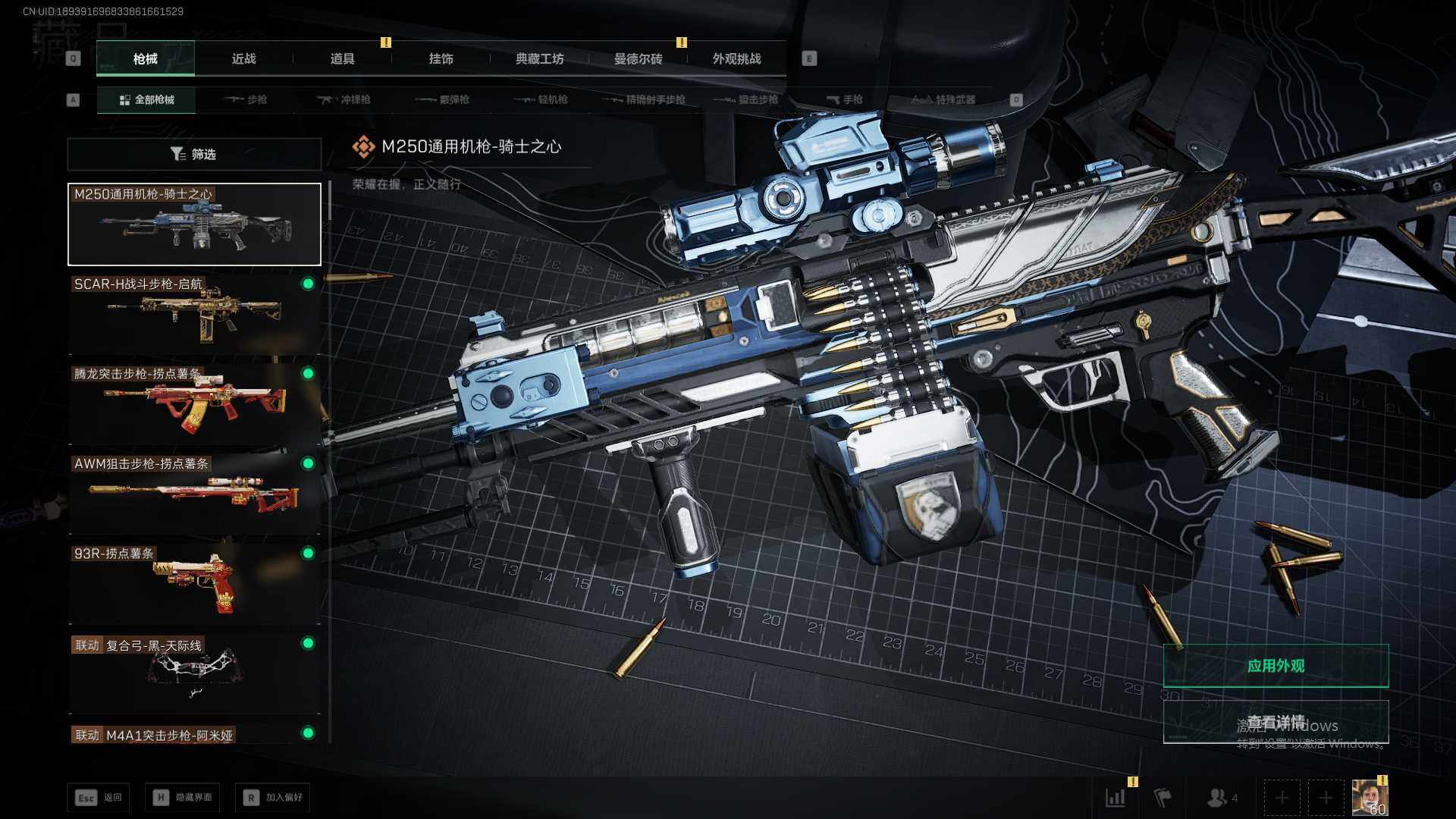Switch to the 外观挑战 tab

736,59
